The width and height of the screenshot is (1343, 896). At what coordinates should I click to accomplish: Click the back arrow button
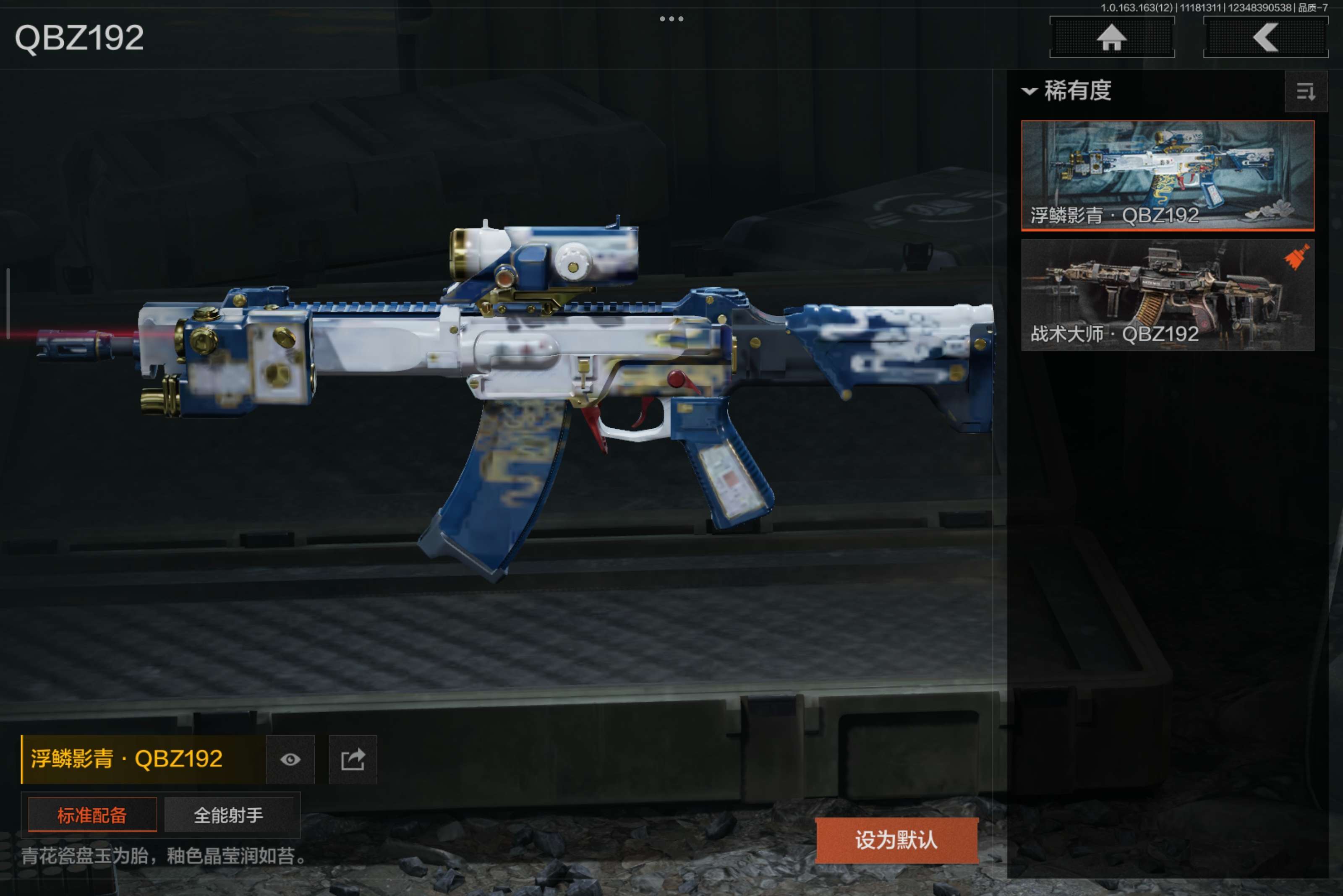[x=1265, y=38]
